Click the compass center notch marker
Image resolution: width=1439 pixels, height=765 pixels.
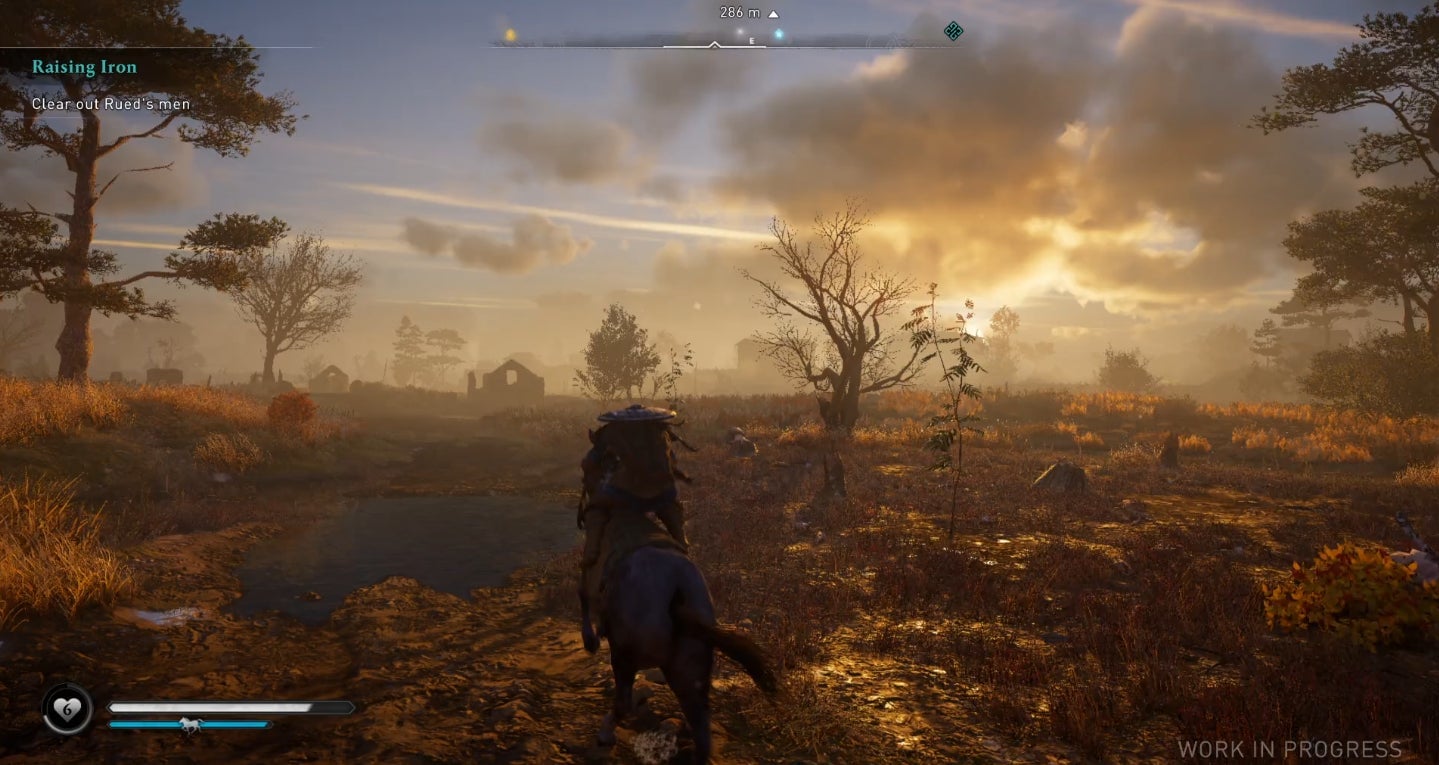click(714, 44)
